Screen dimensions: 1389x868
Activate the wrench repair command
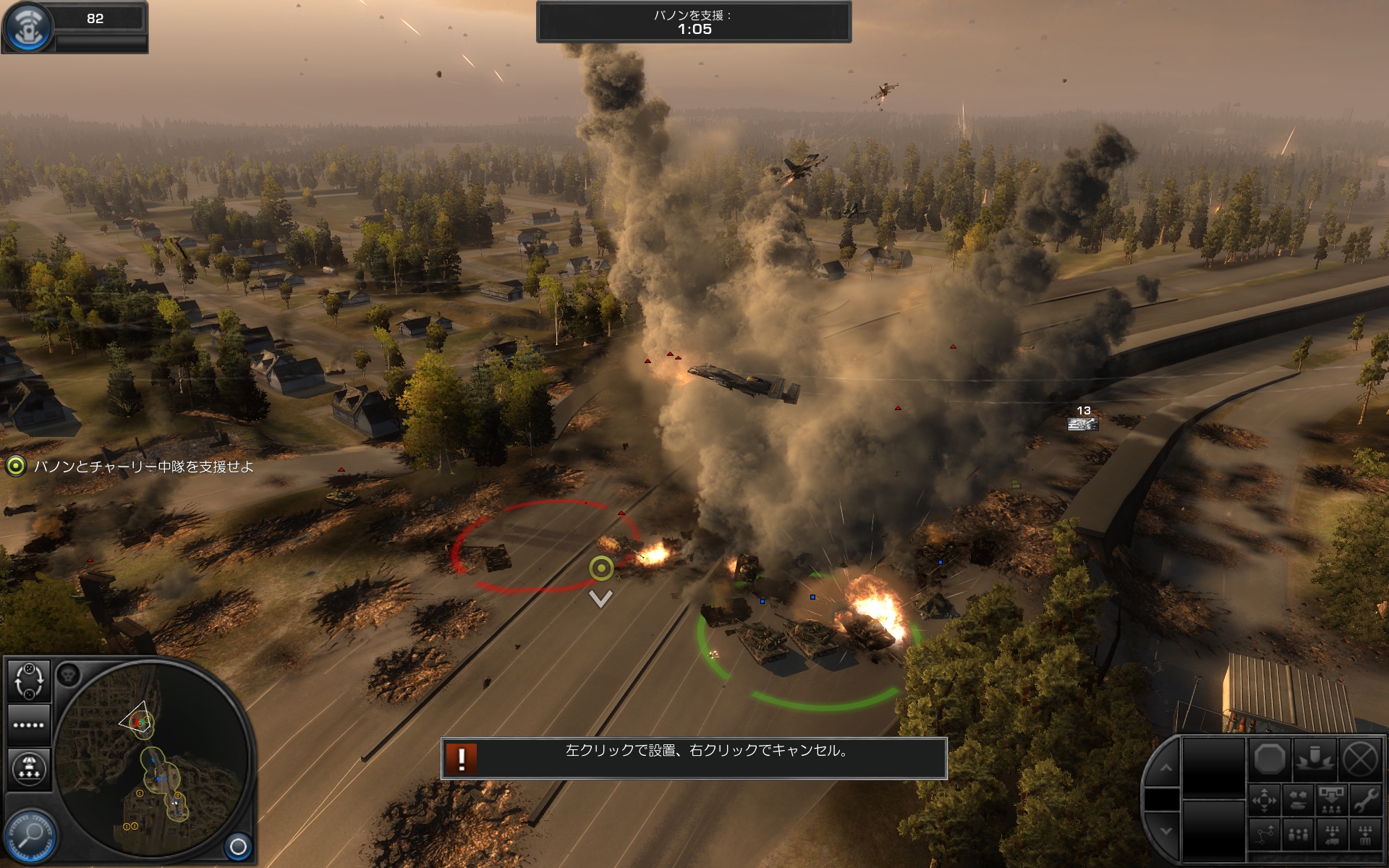[x=1365, y=800]
